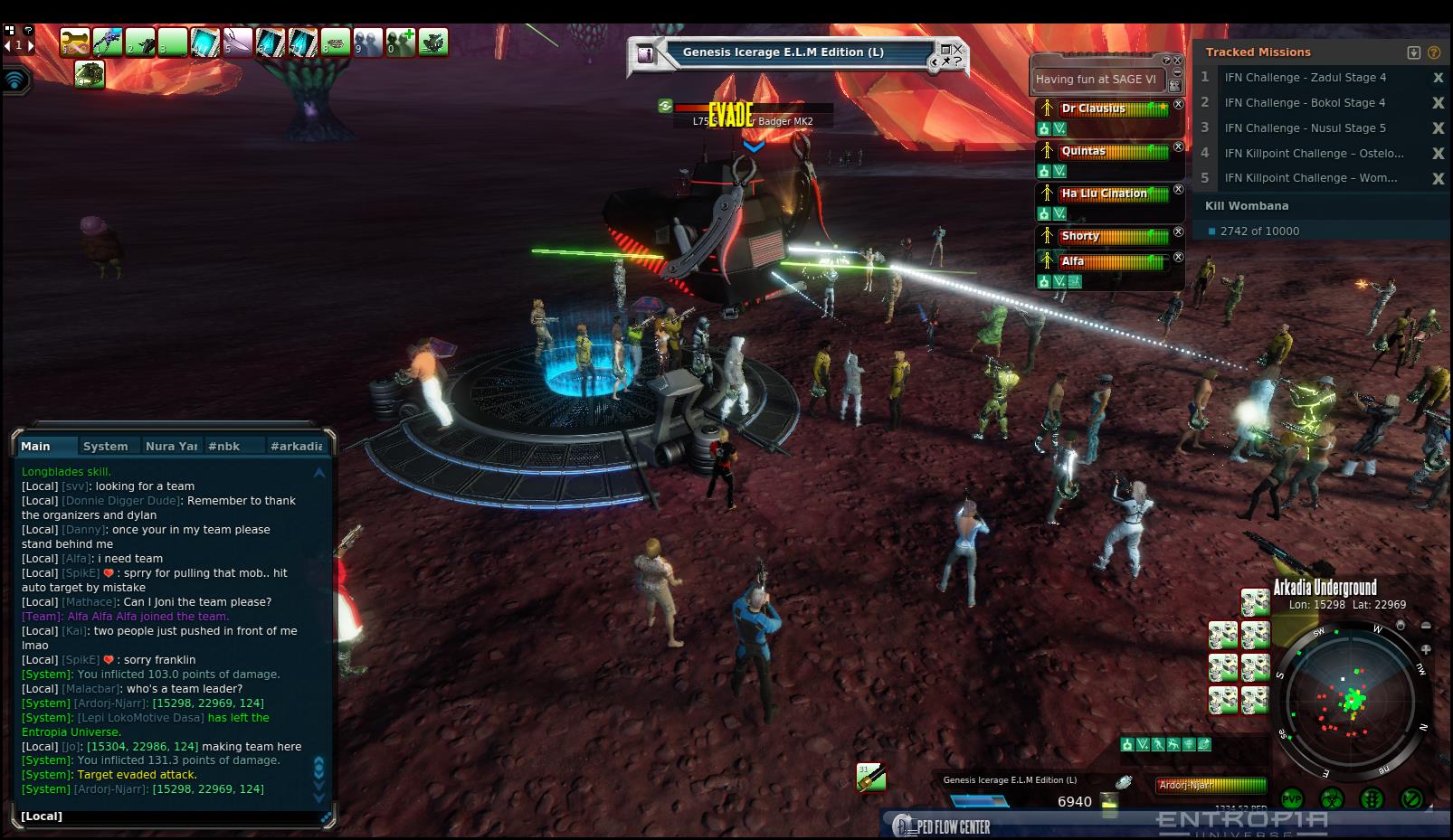1453x840 pixels.
Task: Use the blade weapon in slot 5
Action: pyautogui.click(x=238, y=42)
